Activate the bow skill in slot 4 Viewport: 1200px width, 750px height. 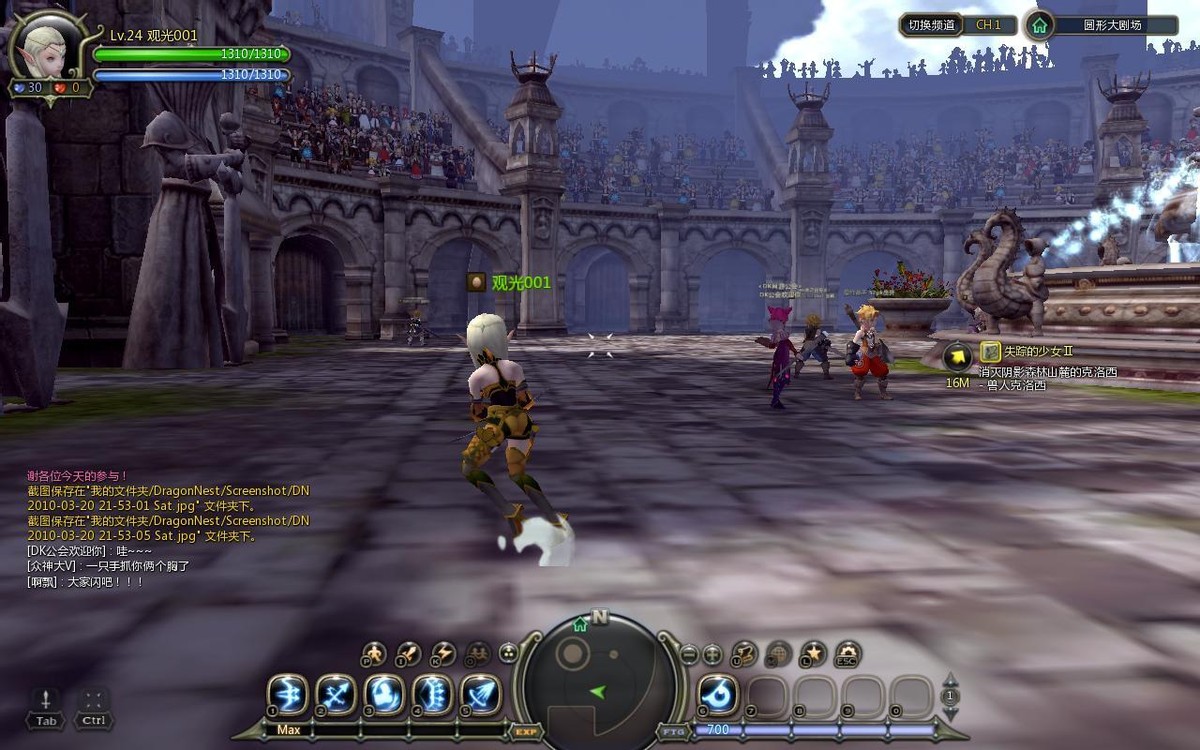[x=433, y=694]
